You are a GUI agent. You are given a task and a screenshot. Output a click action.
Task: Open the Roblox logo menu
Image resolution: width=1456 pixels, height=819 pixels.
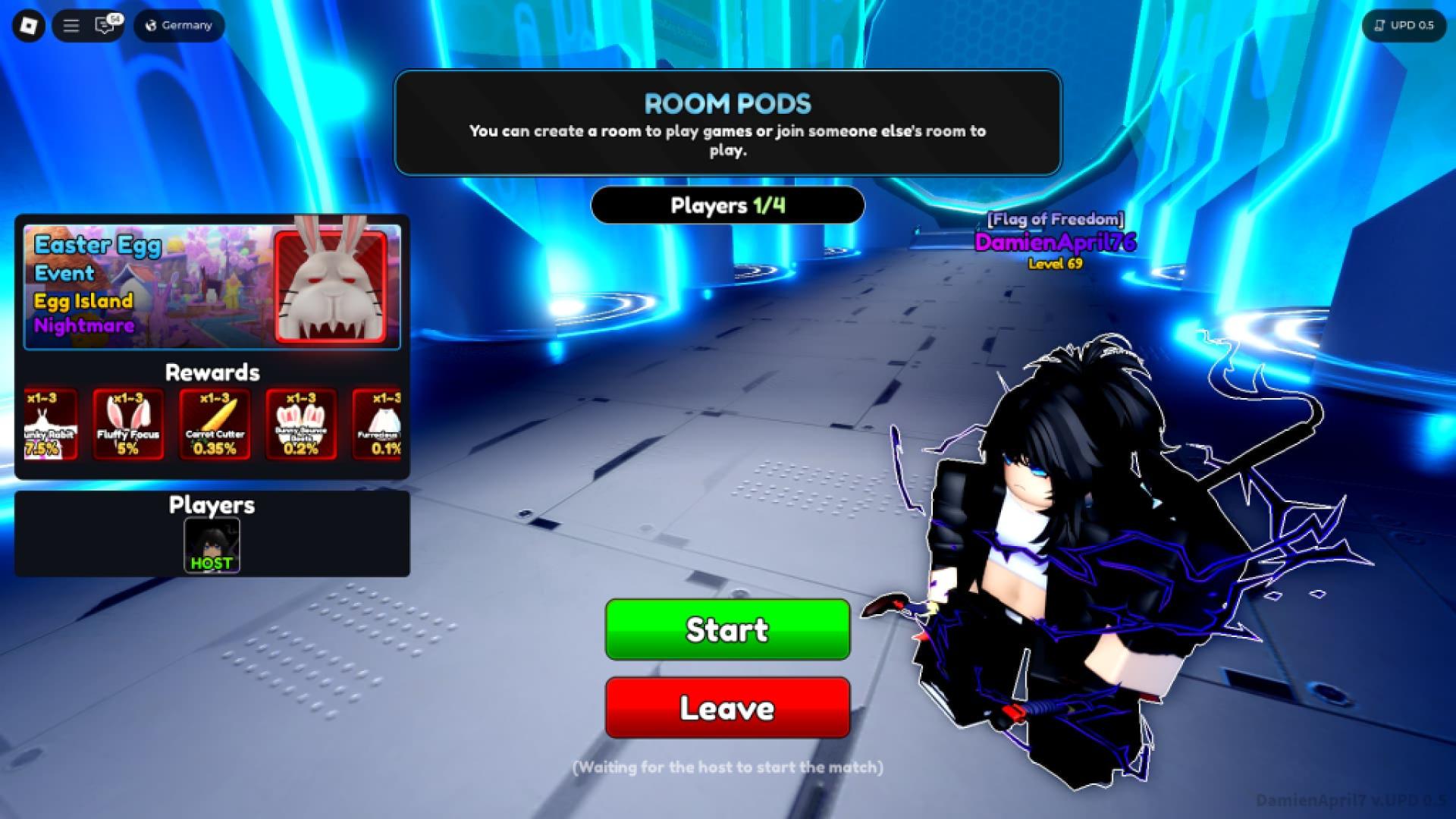point(28,25)
